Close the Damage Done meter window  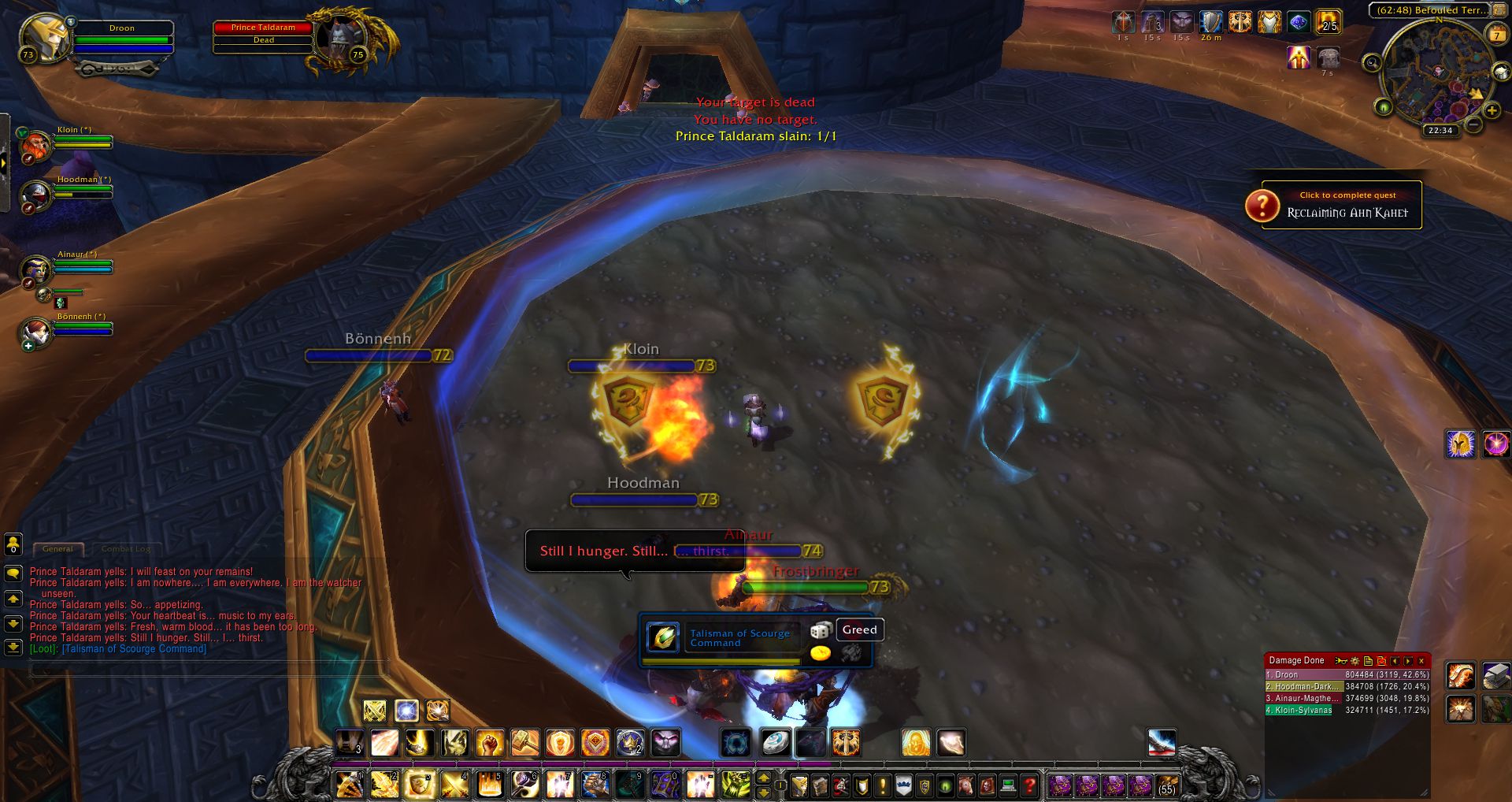1421,661
